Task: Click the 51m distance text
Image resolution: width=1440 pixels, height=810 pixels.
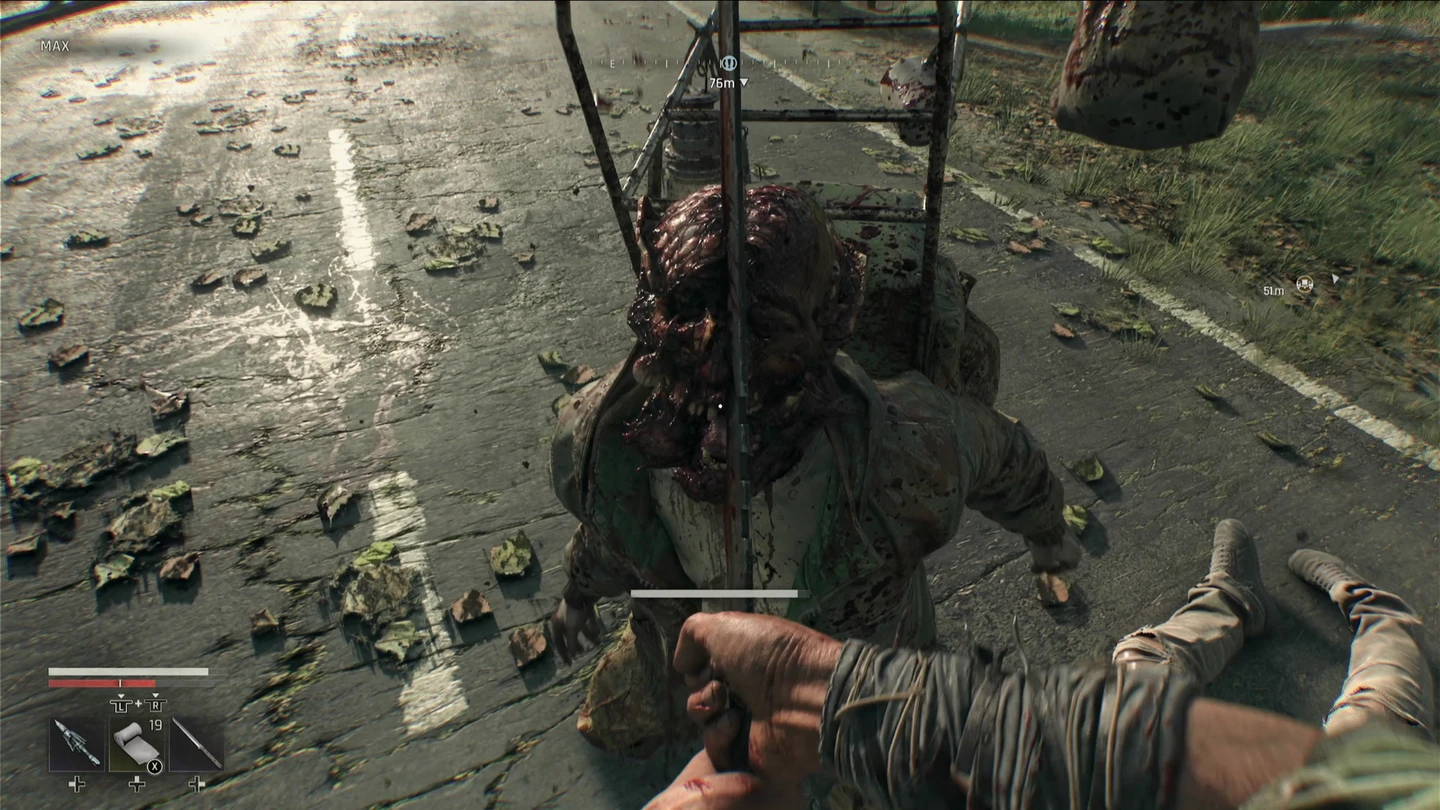Action: 1274,291
